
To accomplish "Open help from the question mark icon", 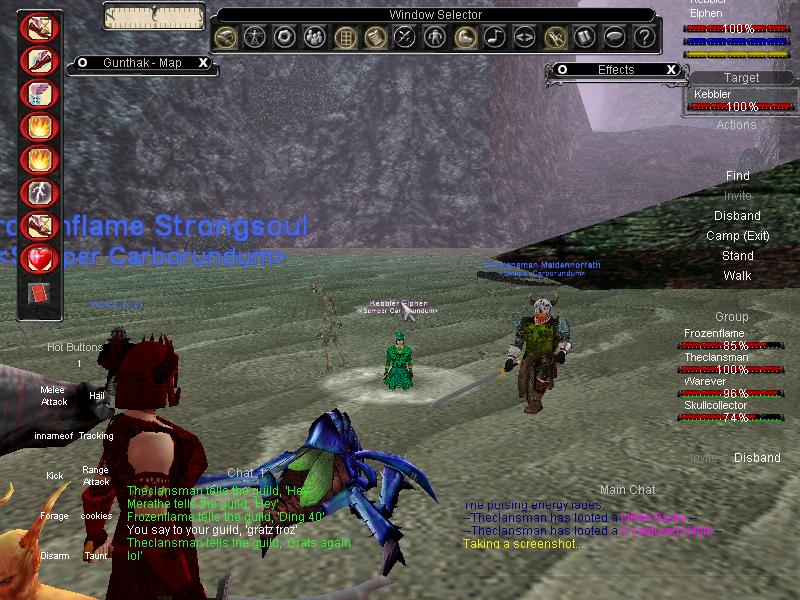I will (645, 38).
